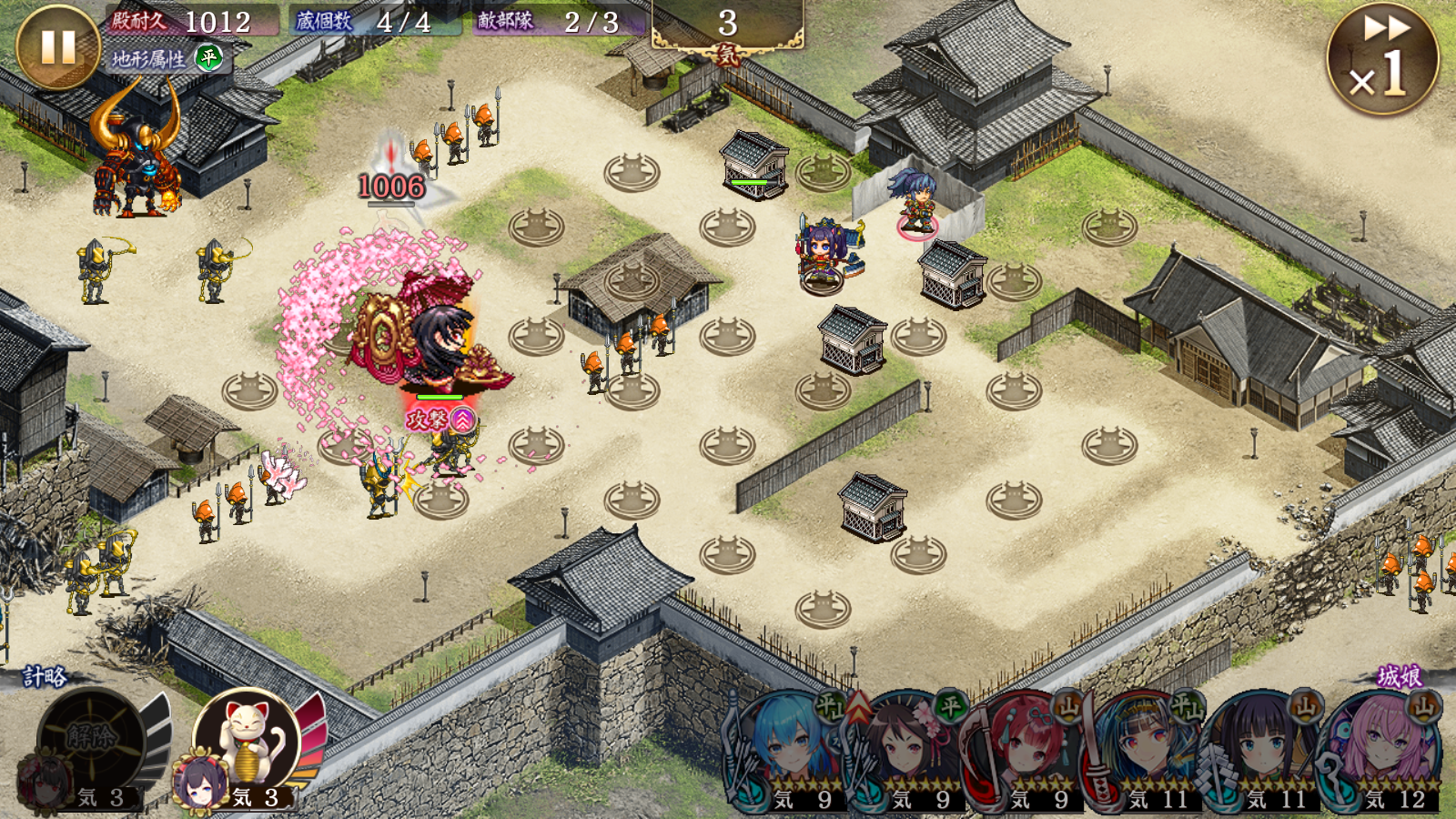
Task: Select the deployed blue-haired unit with red ring
Action: pyautogui.click(x=916, y=202)
